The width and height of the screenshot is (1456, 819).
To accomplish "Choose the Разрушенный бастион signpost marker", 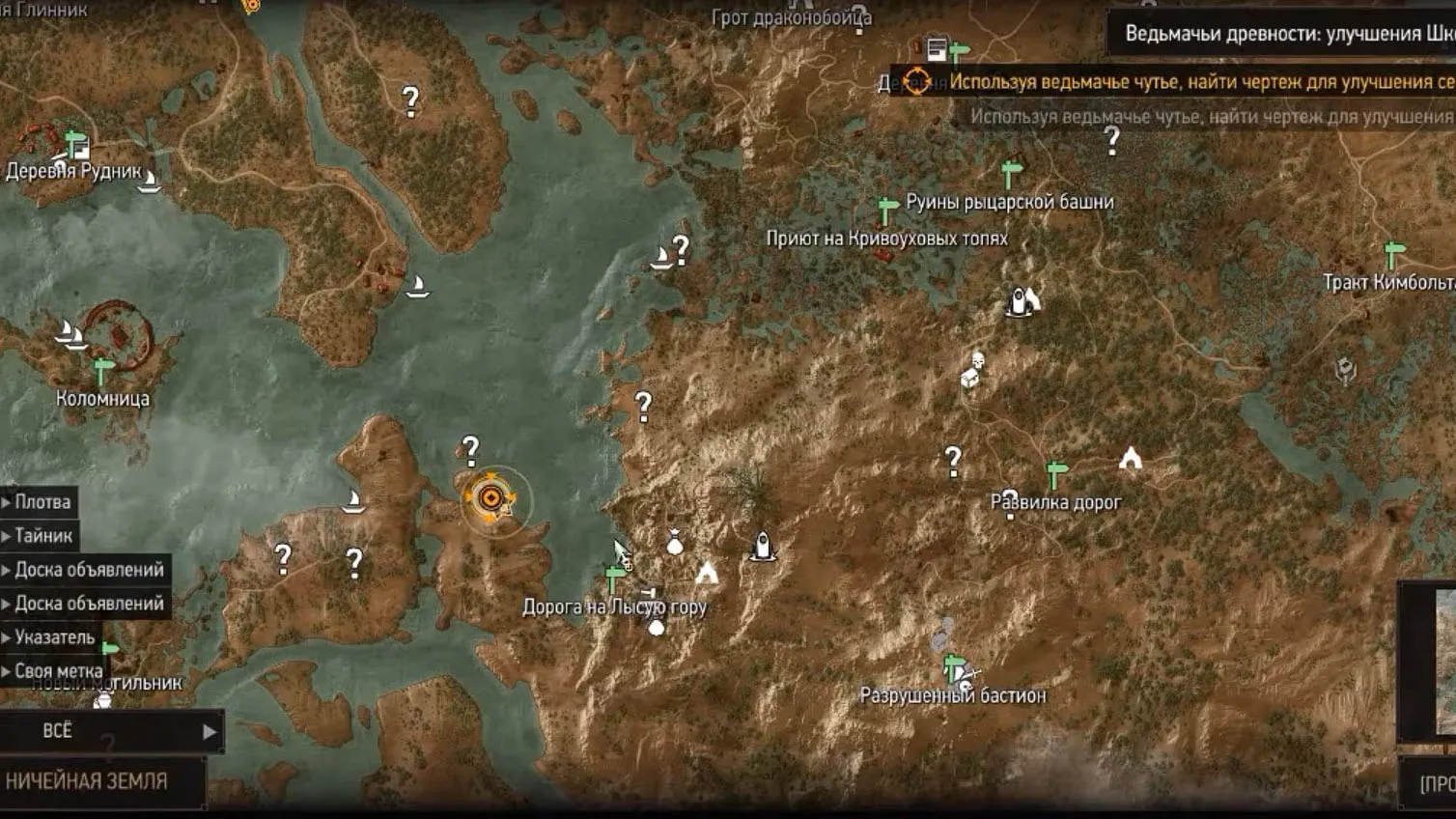I will pos(953,667).
